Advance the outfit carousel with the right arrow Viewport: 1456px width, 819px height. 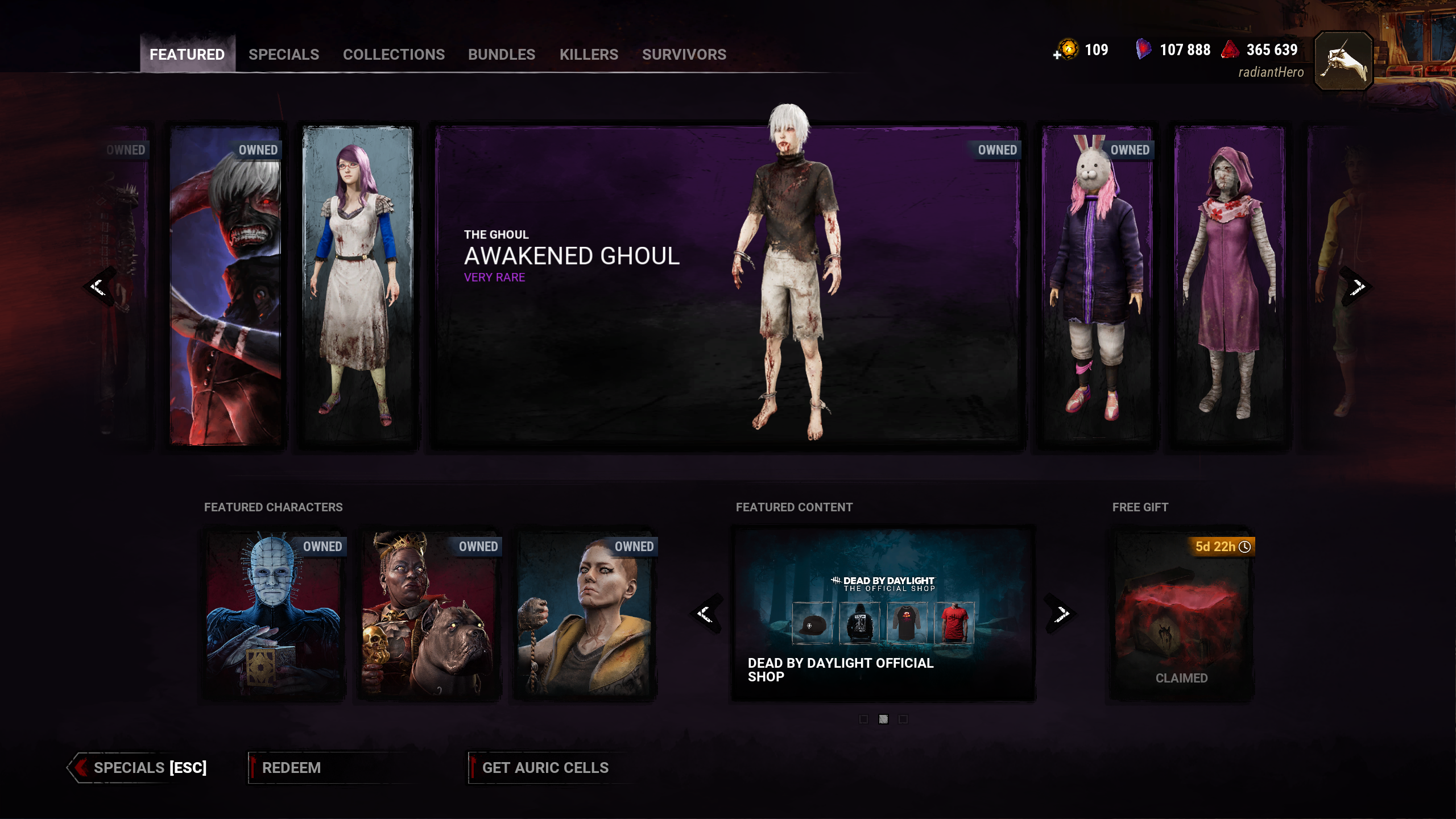pos(1358,287)
